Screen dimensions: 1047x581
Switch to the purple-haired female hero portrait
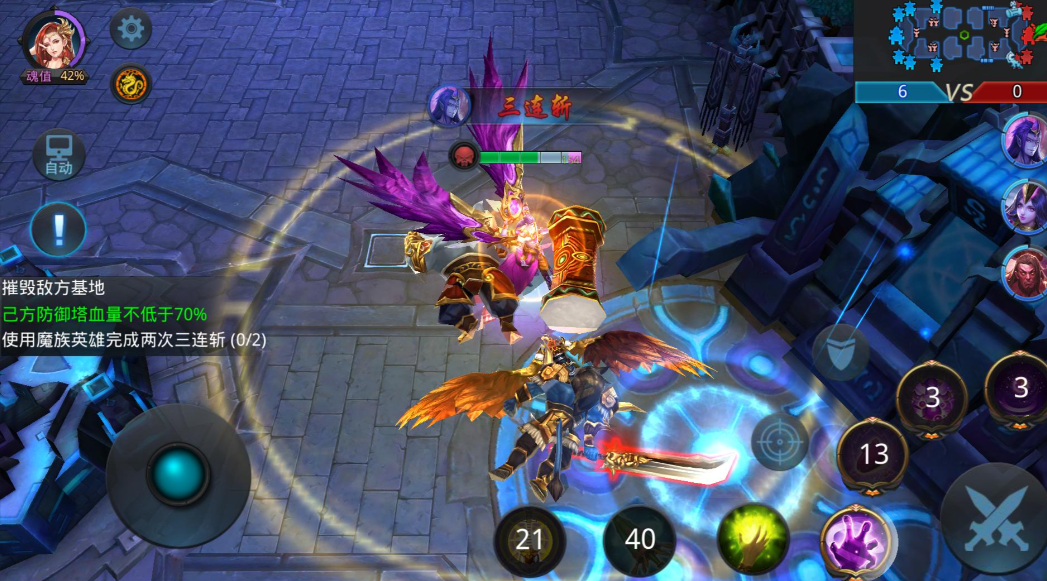[x=1025, y=205]
